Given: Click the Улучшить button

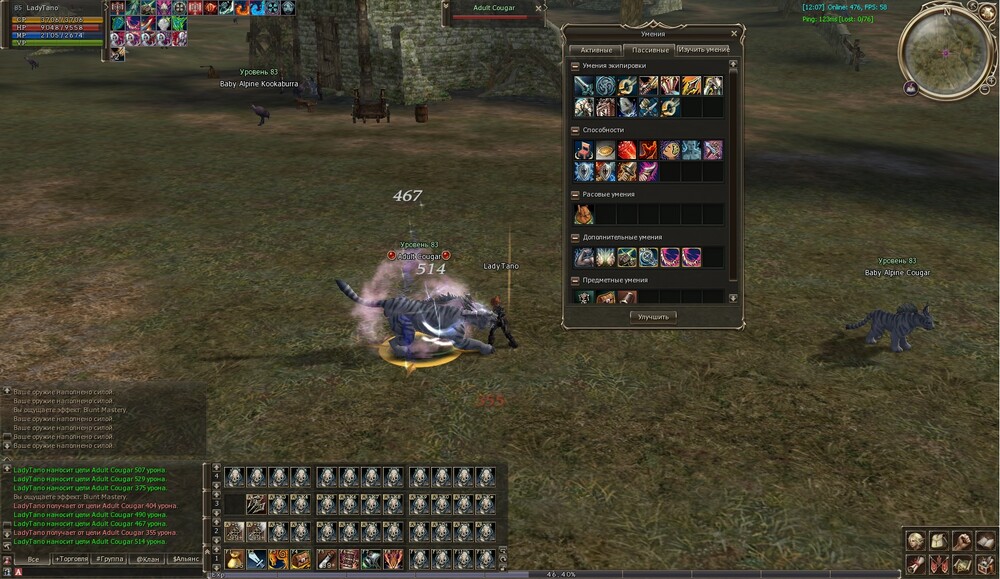Looking at the screenshot, I should coord(654,316).
